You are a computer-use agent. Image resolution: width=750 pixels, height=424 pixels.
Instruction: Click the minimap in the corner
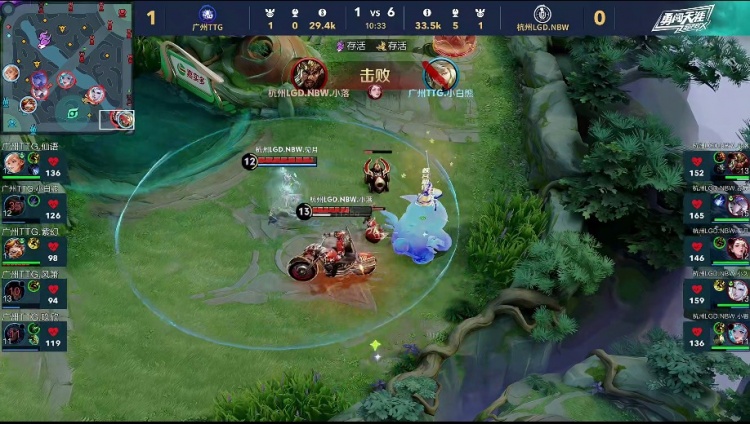(x=67, y=68)
